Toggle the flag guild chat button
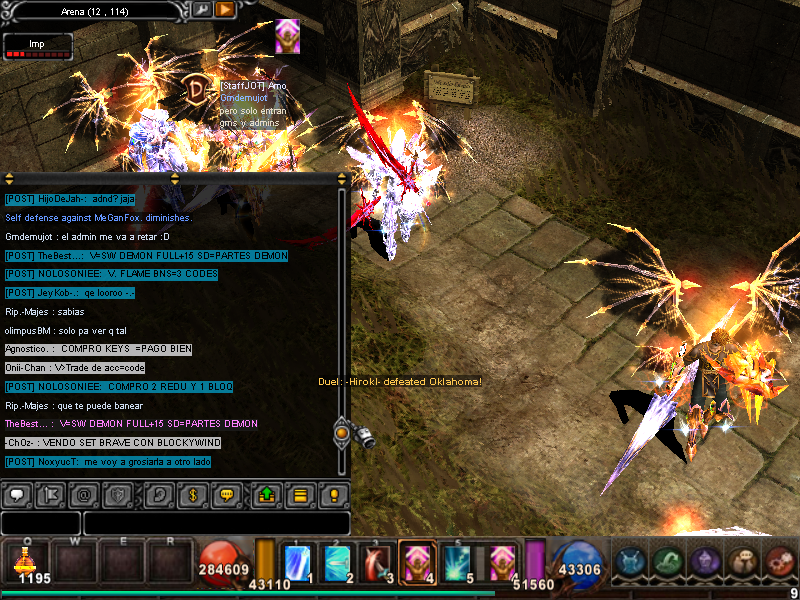The height and width of the screenshot is (600, 800). coord(52,494)
